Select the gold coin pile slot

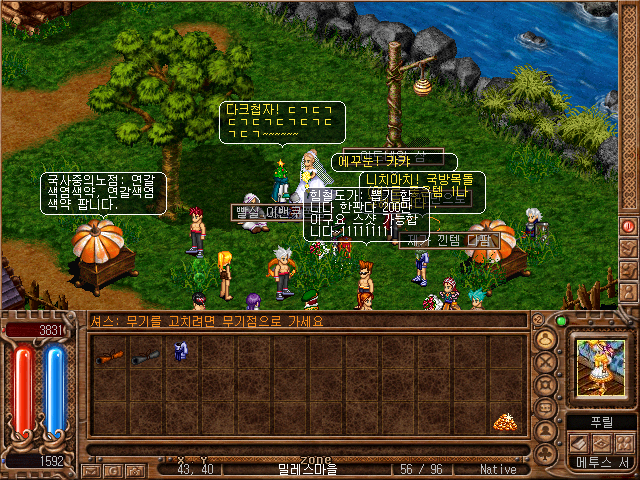click(x=506, y=422)
